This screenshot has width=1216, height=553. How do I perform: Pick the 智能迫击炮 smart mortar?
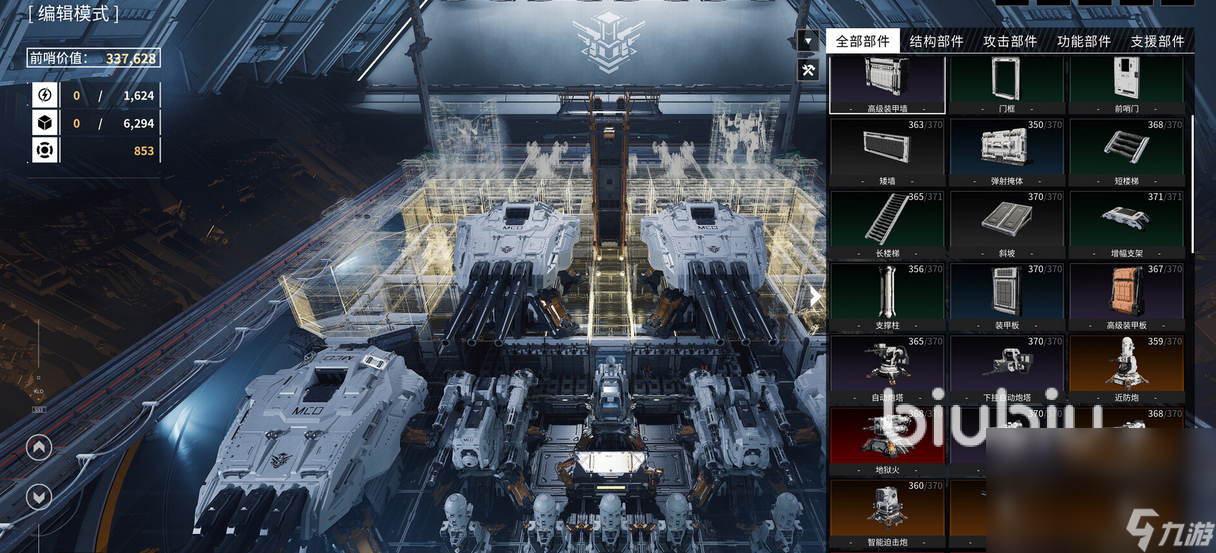pyautogui.click(x=886, y=512)
